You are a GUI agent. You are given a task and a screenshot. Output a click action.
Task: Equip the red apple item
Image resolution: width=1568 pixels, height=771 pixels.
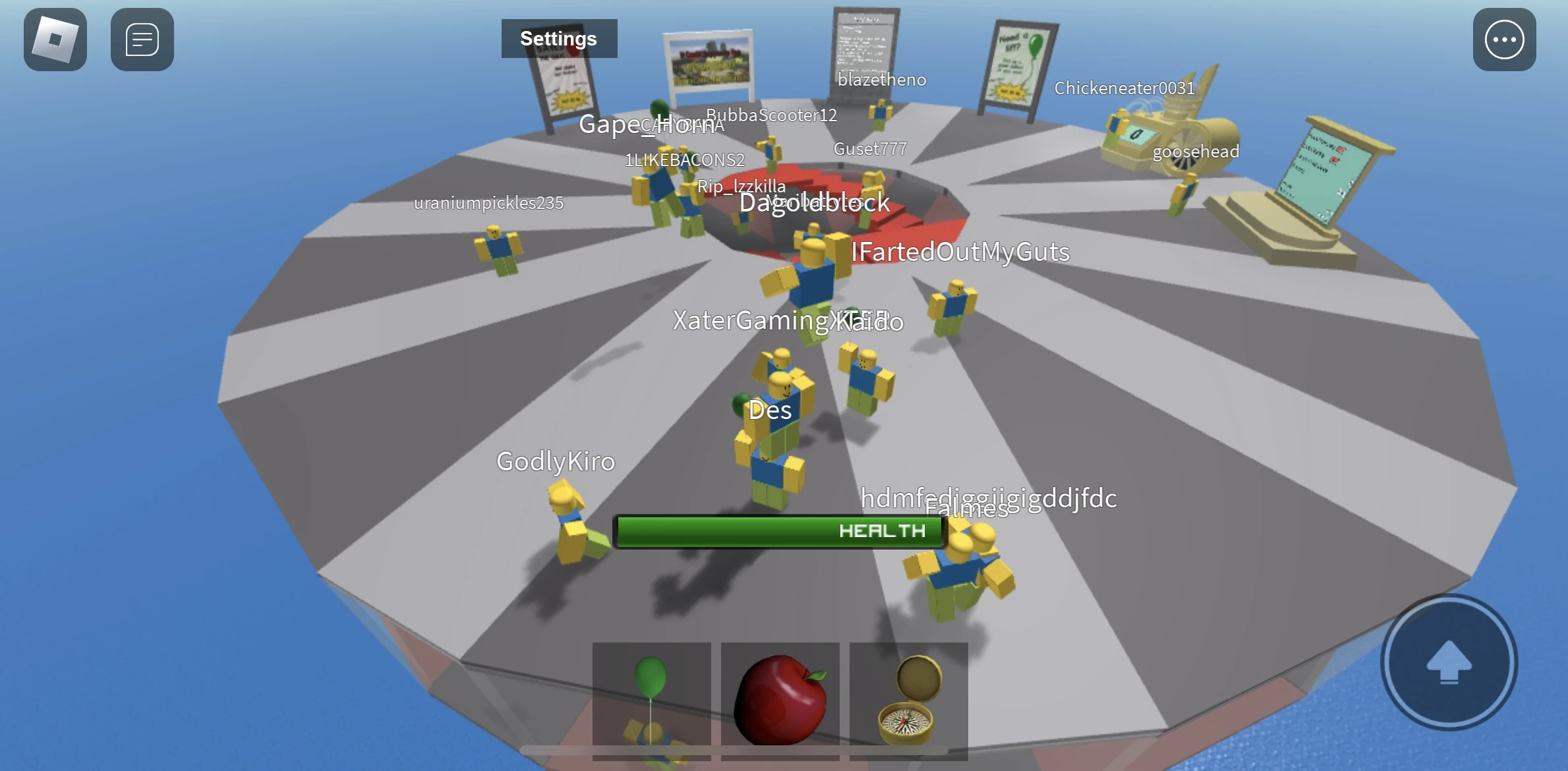[x=780, y=699]
